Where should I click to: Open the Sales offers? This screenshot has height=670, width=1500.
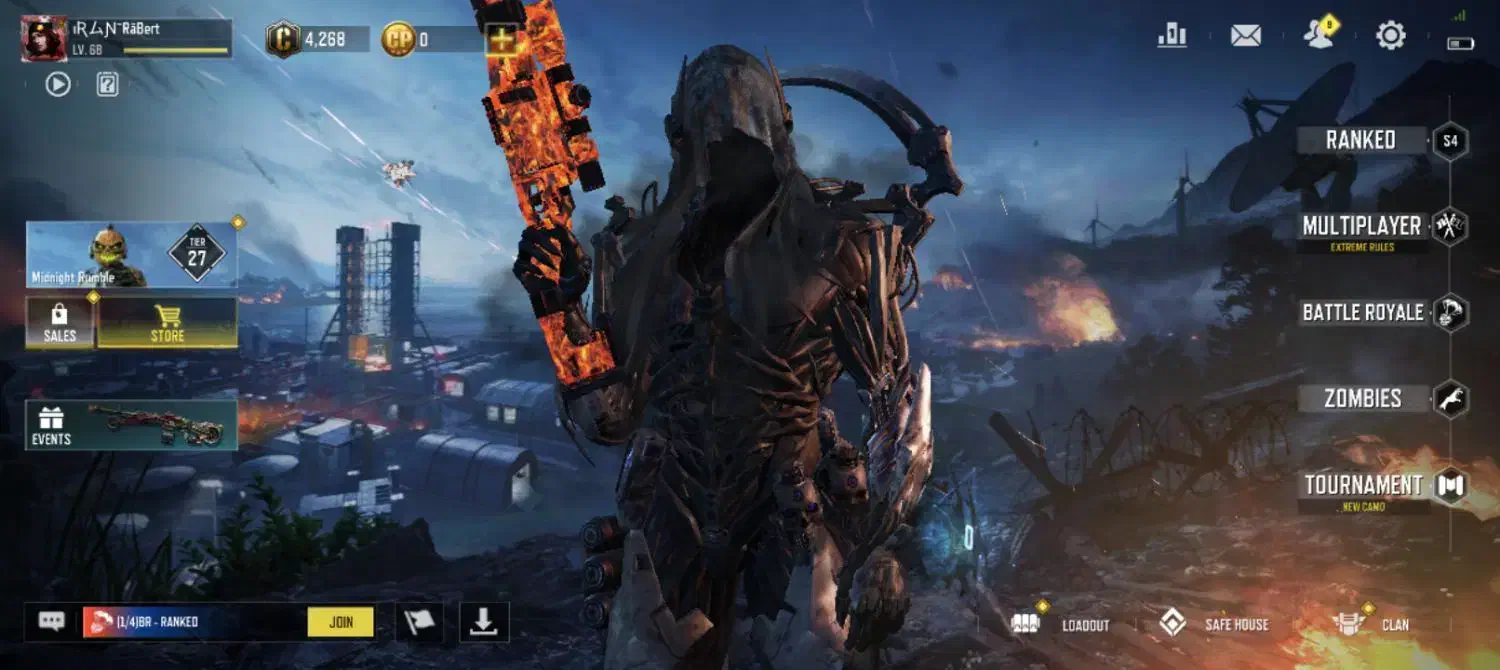pos(60,323)
